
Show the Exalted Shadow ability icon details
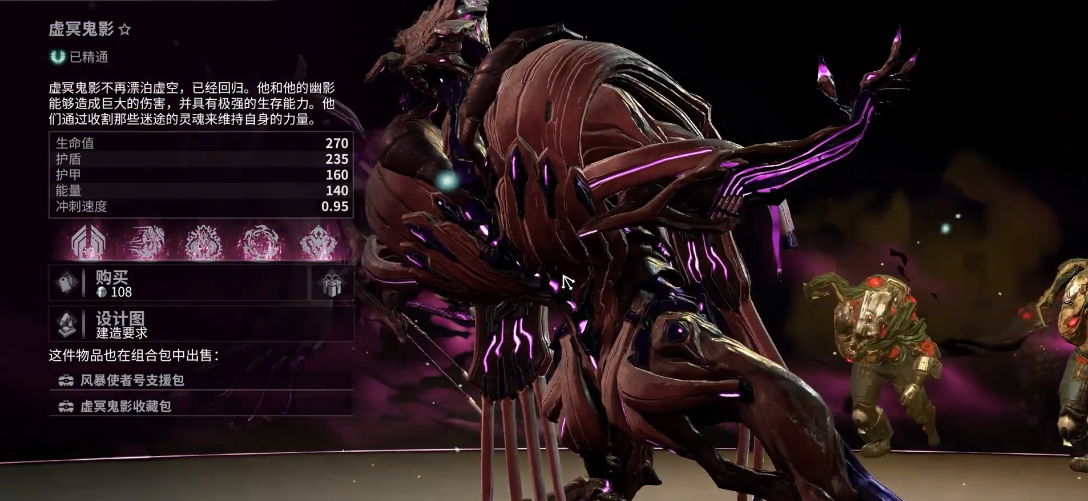pyautogui.click(x=321, y=243)
